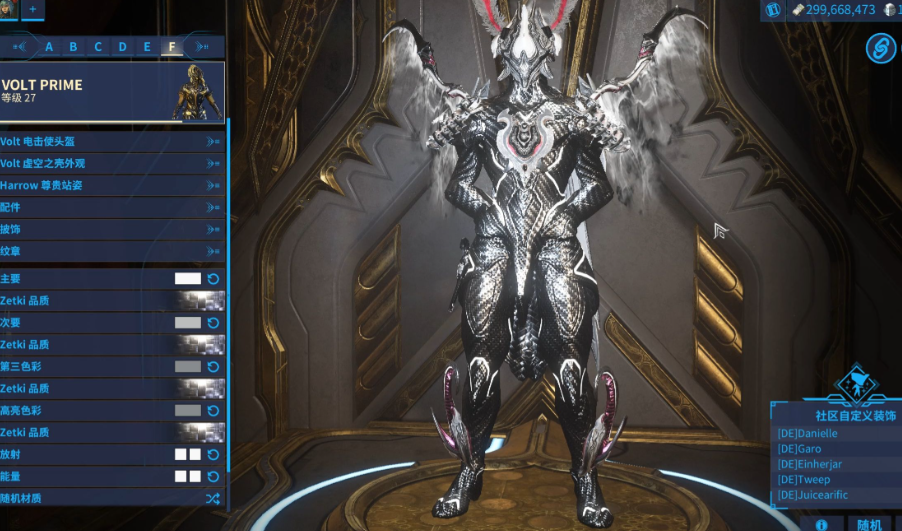The image size is (902, 531).
Task: Choose appearance config slot E
Action: point(147,46)
